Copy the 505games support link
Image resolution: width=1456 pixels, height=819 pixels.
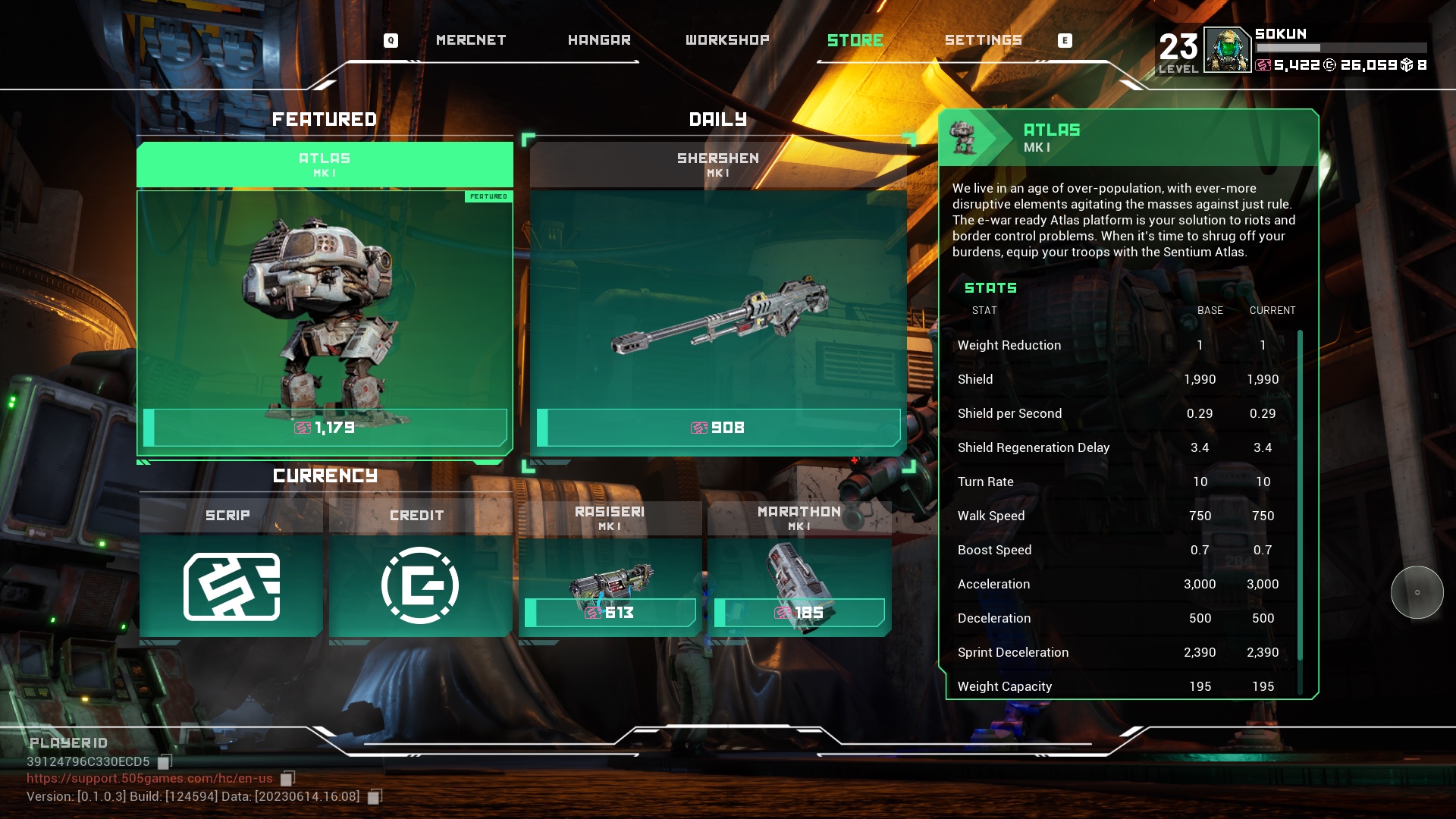pos(287,779)
